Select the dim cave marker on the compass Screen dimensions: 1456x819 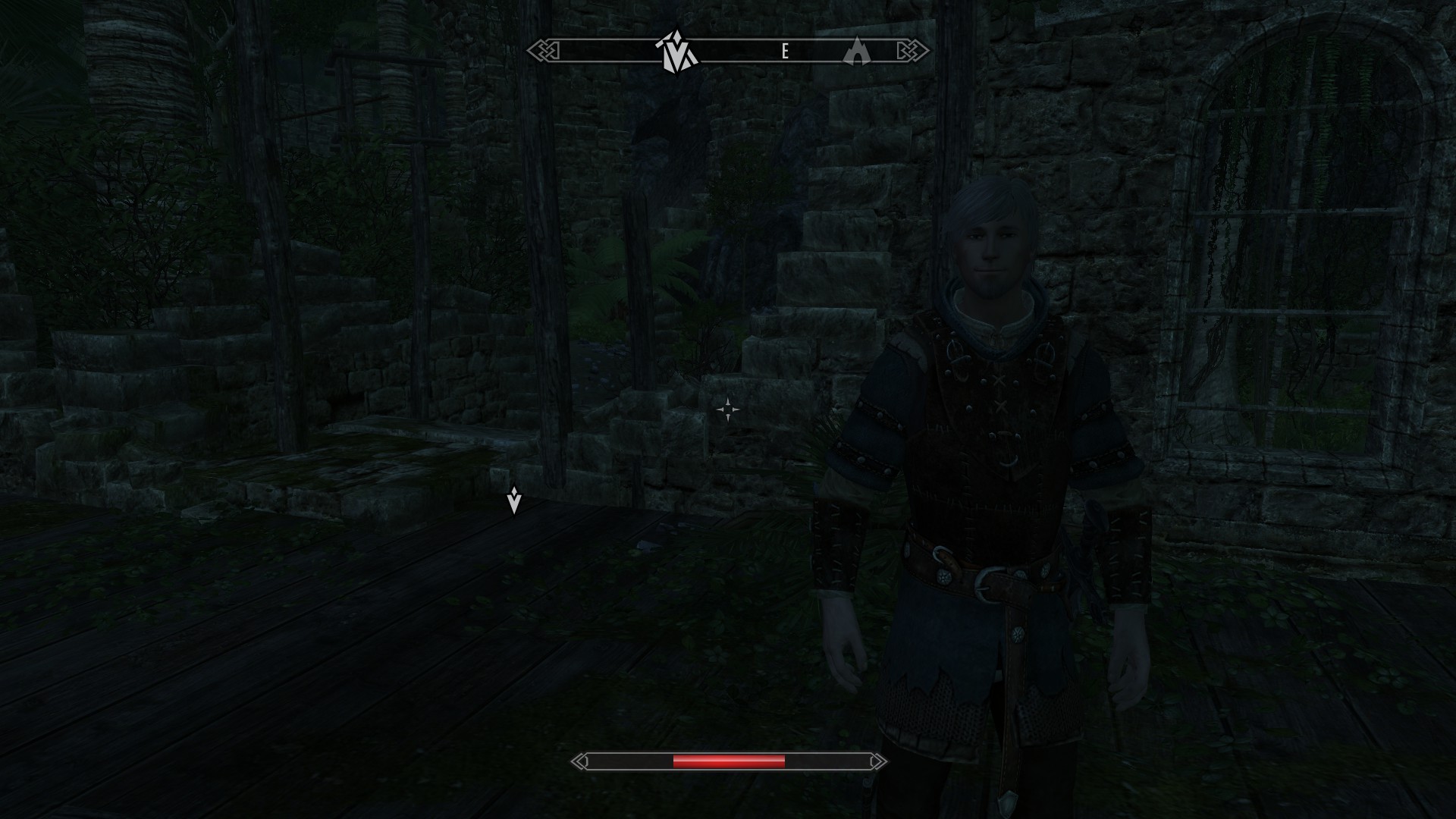[x=857, y=52]
